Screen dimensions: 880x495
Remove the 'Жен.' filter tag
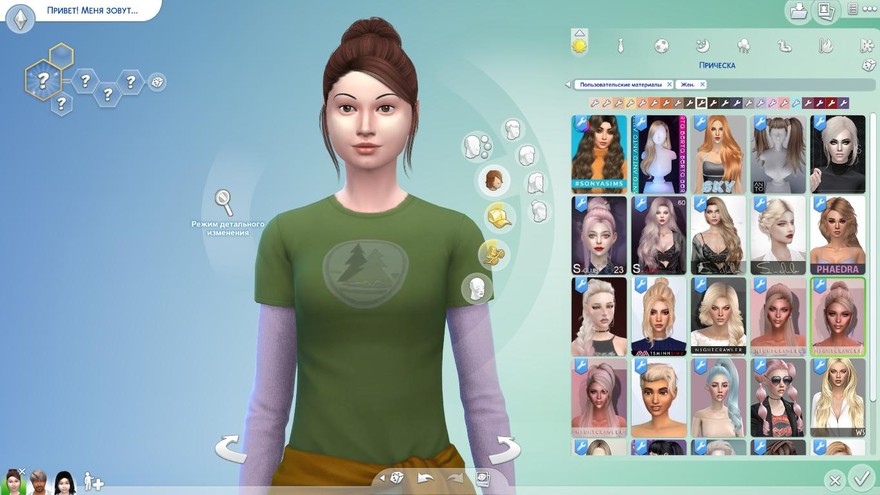pyautogui.click(x=702, y=85)
